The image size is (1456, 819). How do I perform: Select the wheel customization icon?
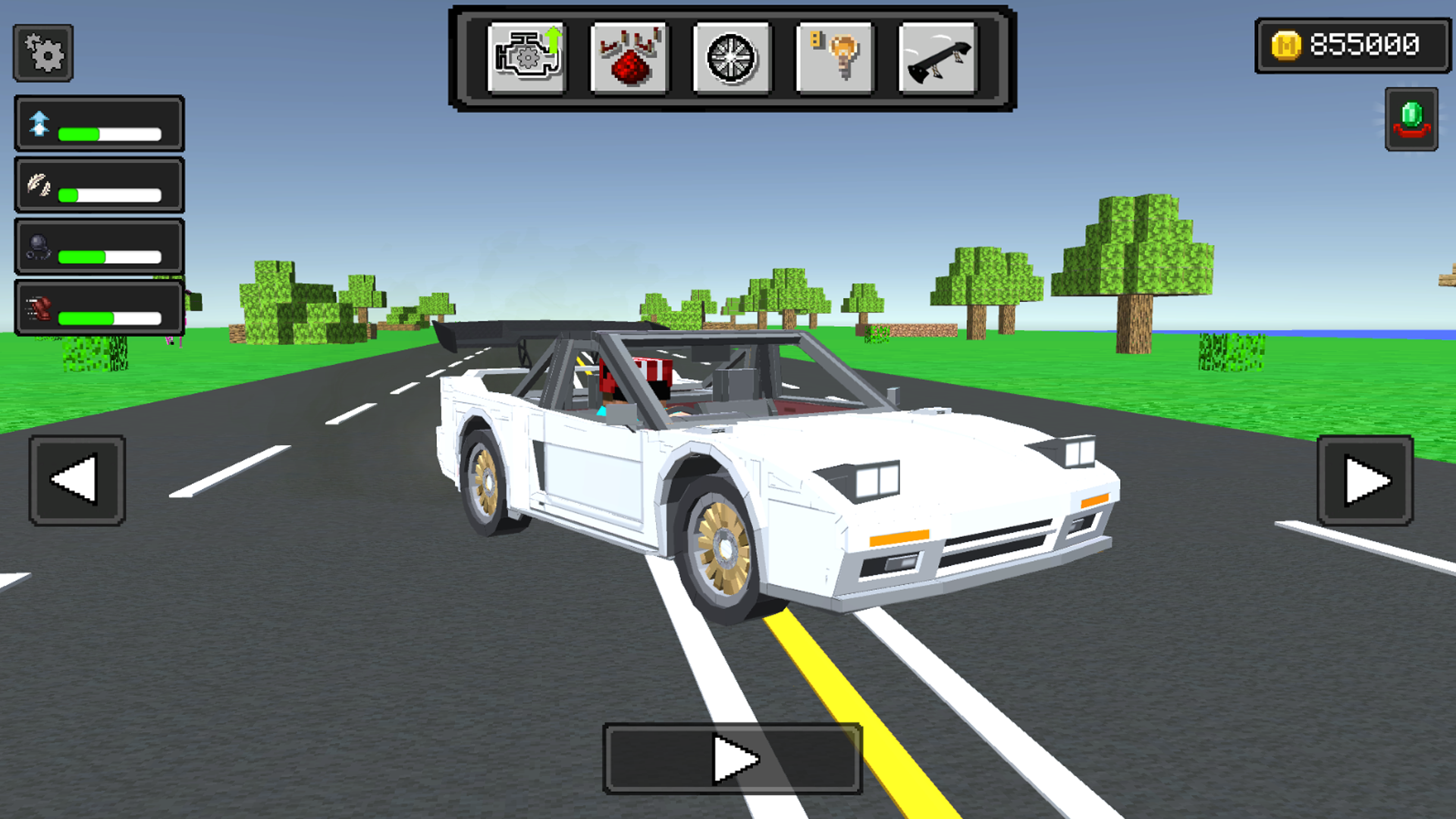click(x=730, y=57)
